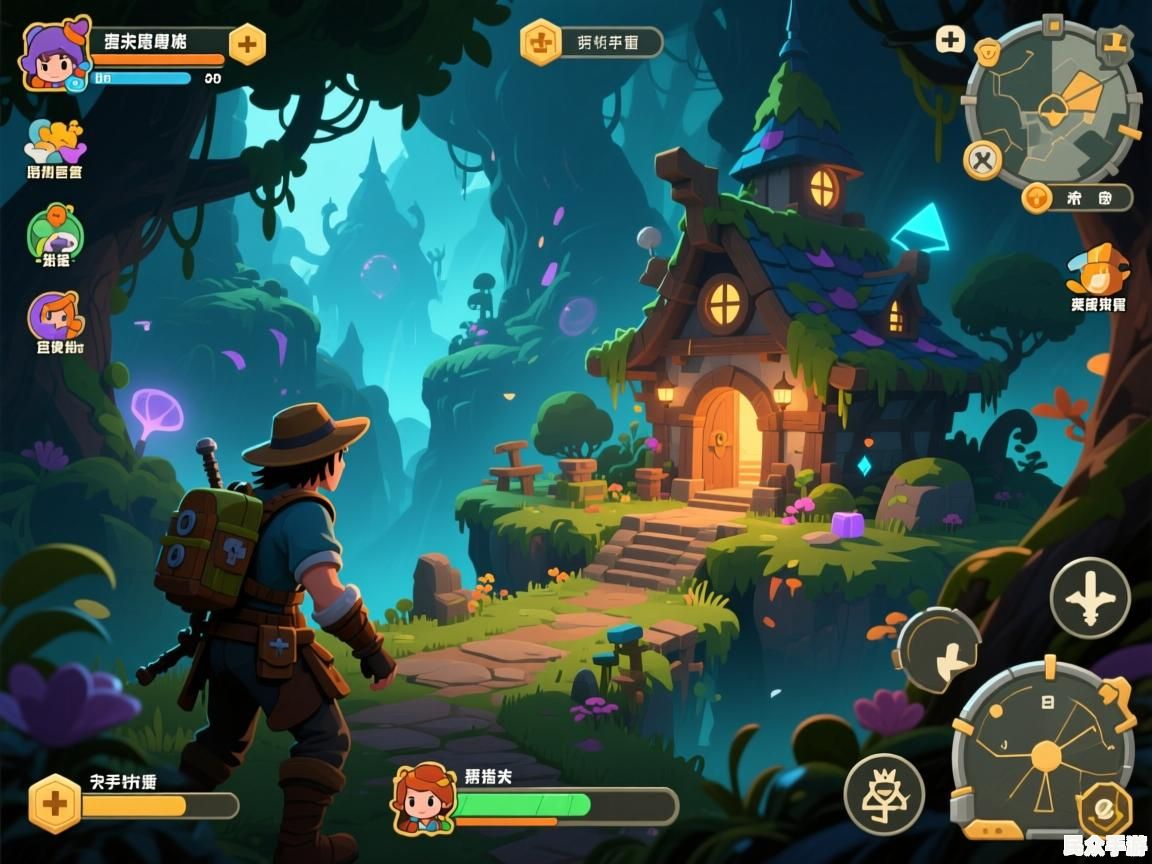Open the circular minimap
The width and height of the screenshot is (1152, 864).
(x=1053, y=103)
